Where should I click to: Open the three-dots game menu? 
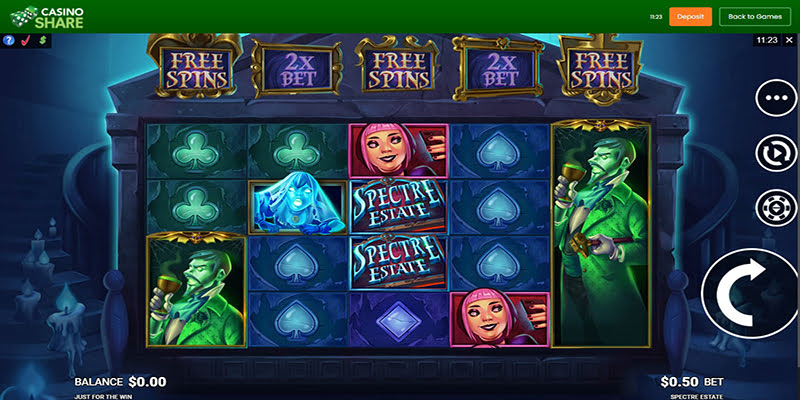pos(776,99)
